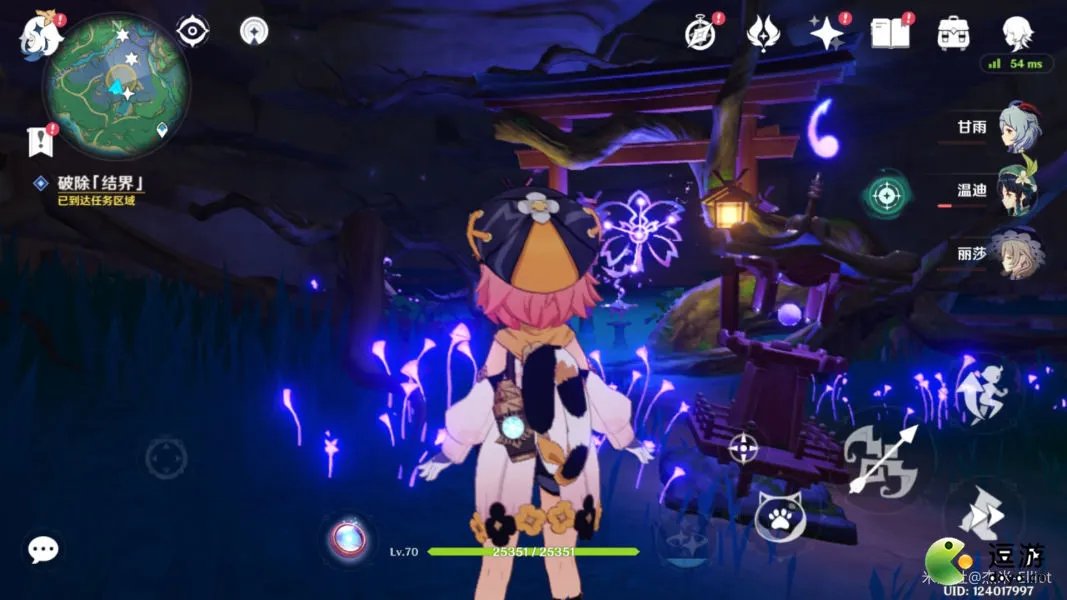
Task: Open the chat speech bubble
Action: pyautogui.click(x=43, y=549)
